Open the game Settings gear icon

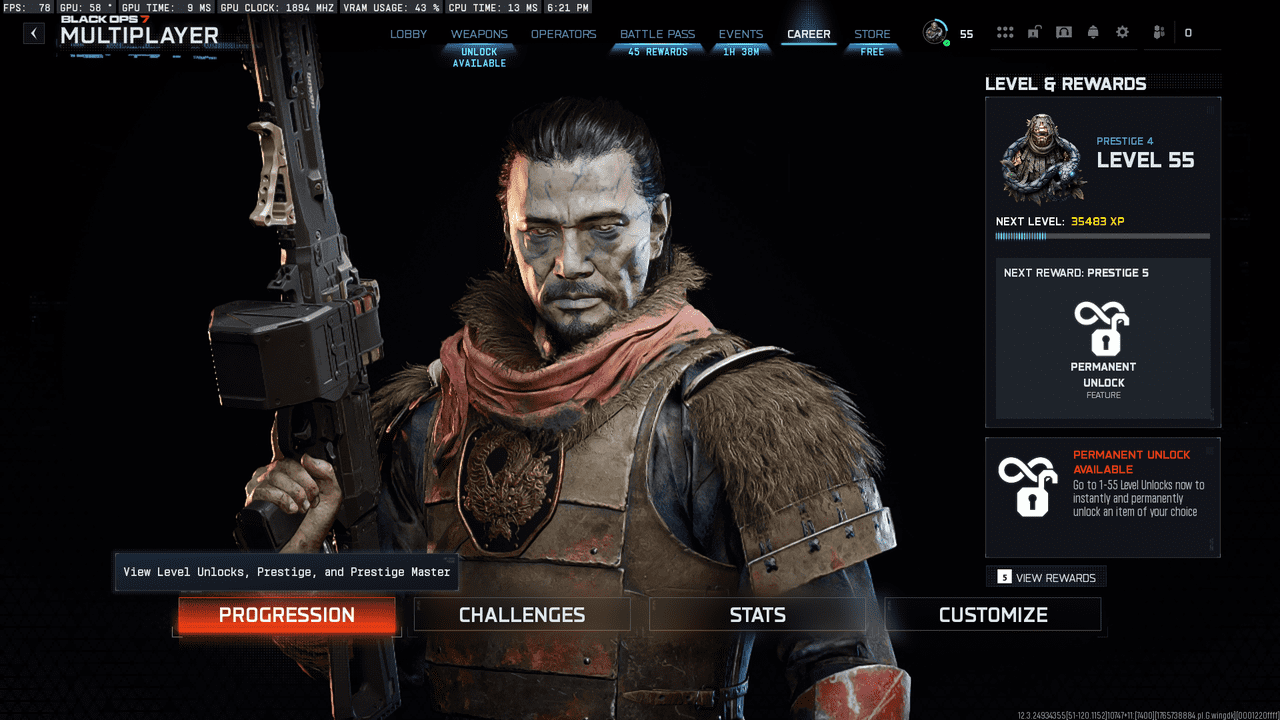[1123, 32]
